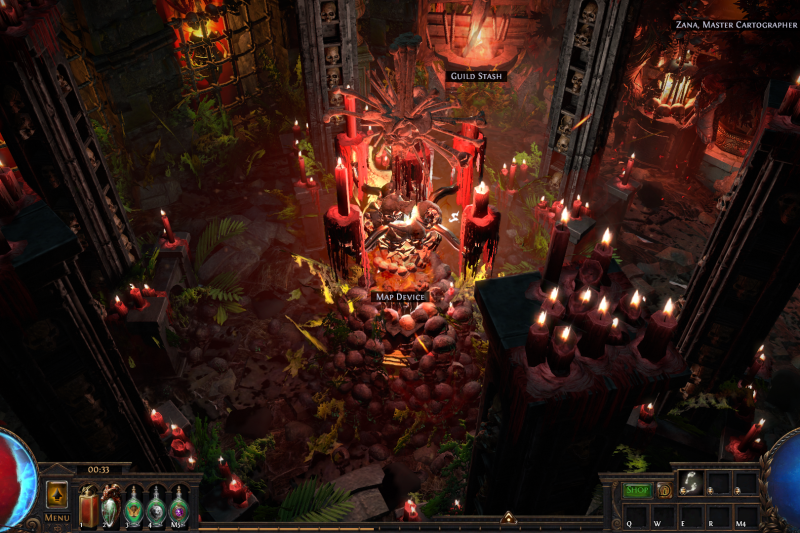Use the red life flask in slot 1
The height and width of the screenshot is (533, 800).
tap(88, 503)
